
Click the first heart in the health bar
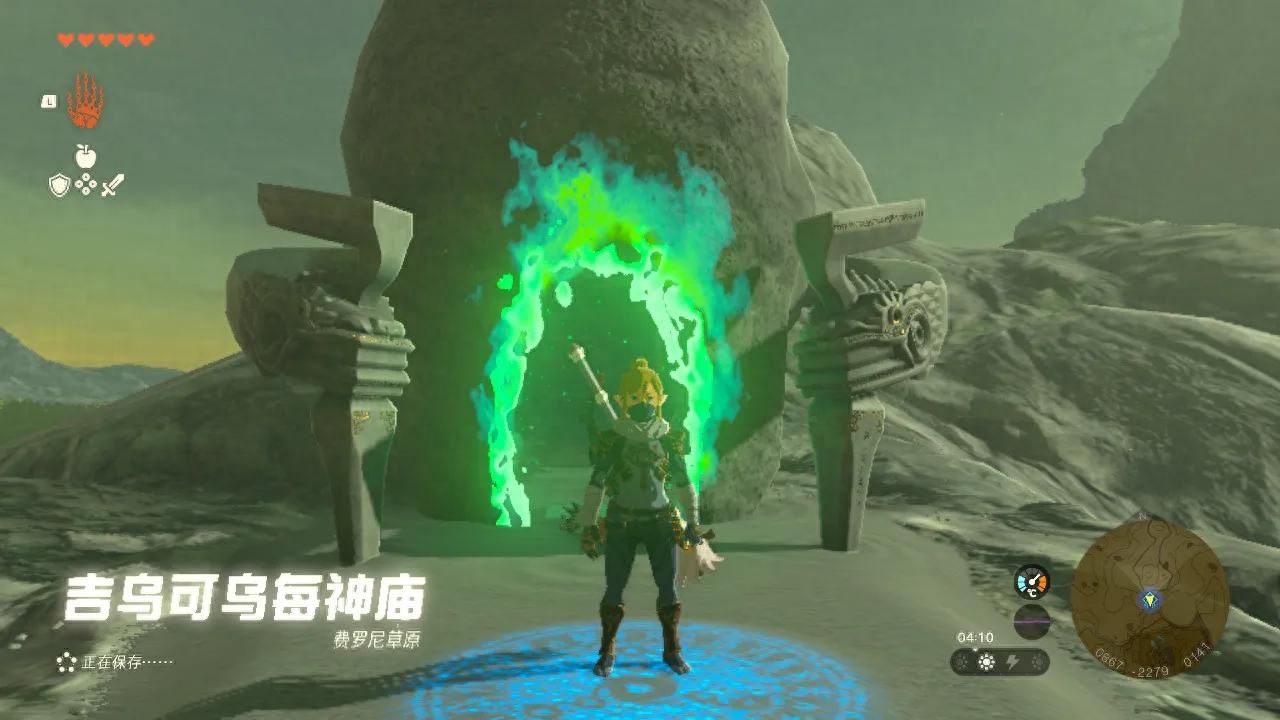pos(66,39)
